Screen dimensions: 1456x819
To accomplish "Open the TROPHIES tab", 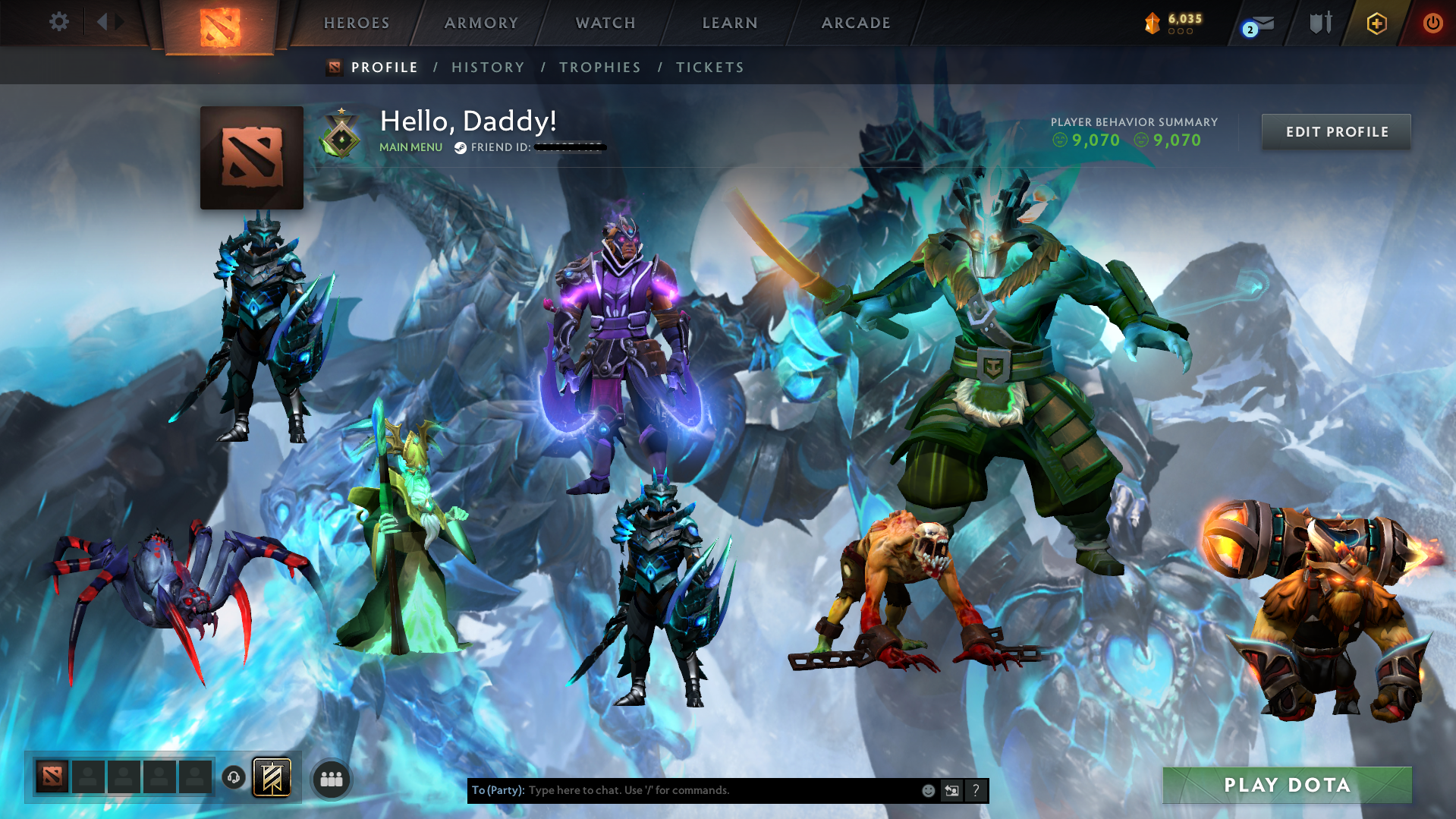I will (x=599, y=67).
